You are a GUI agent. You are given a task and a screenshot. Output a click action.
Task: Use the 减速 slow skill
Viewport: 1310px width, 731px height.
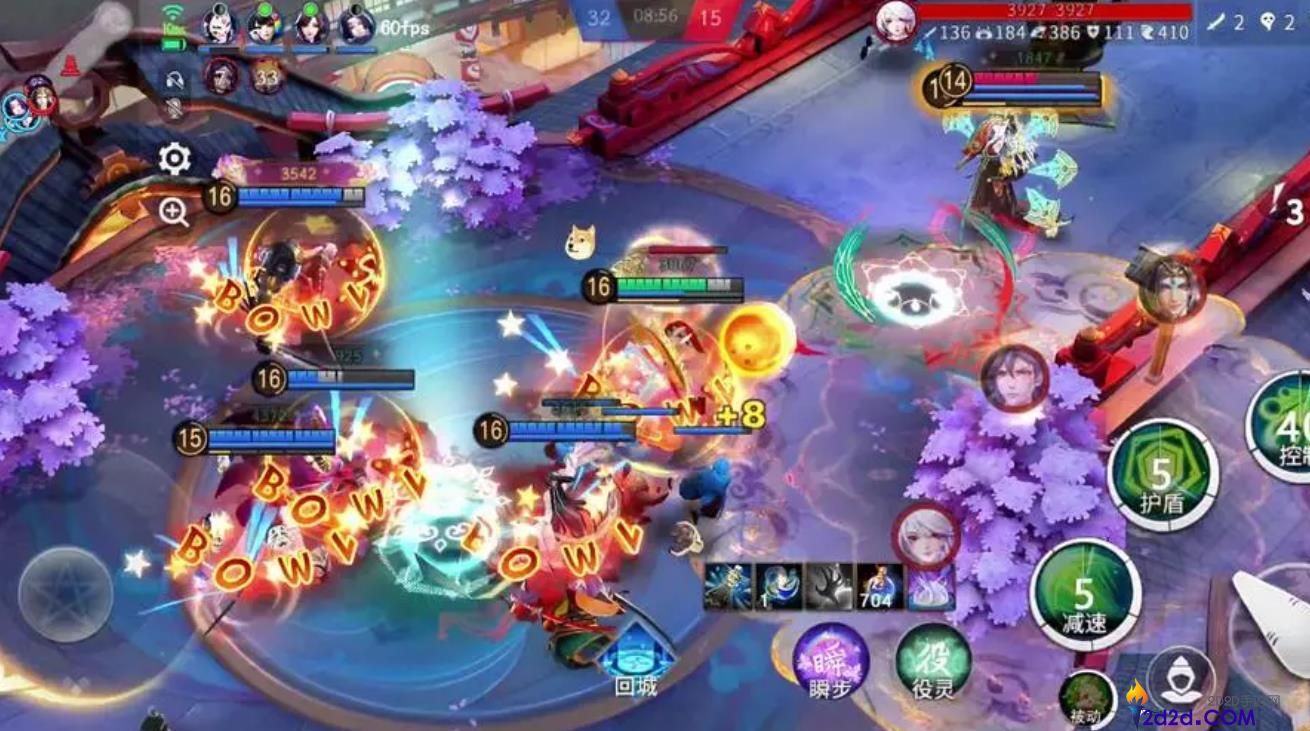pos(1085,595)
